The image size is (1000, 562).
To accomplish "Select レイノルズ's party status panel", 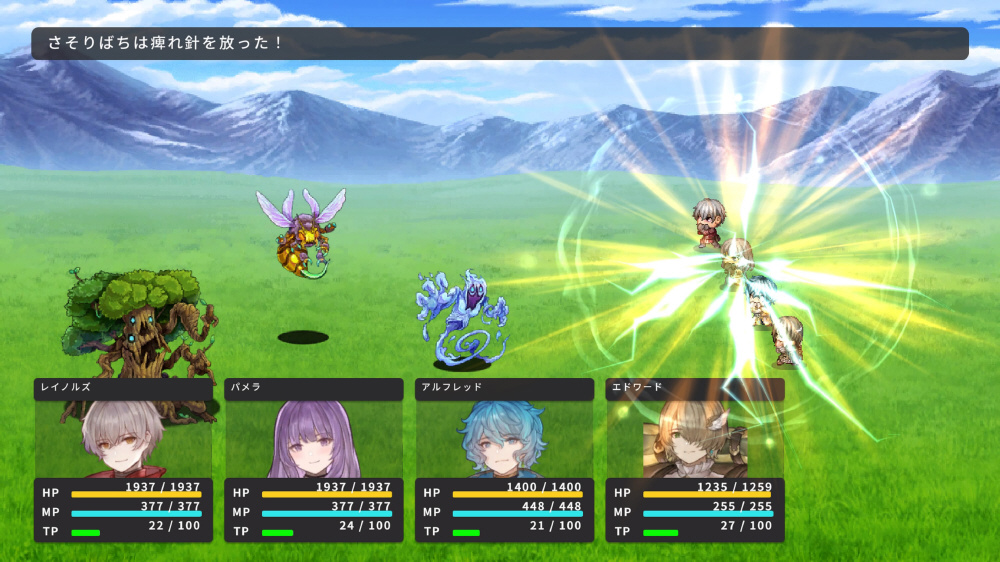I will 123,460.
